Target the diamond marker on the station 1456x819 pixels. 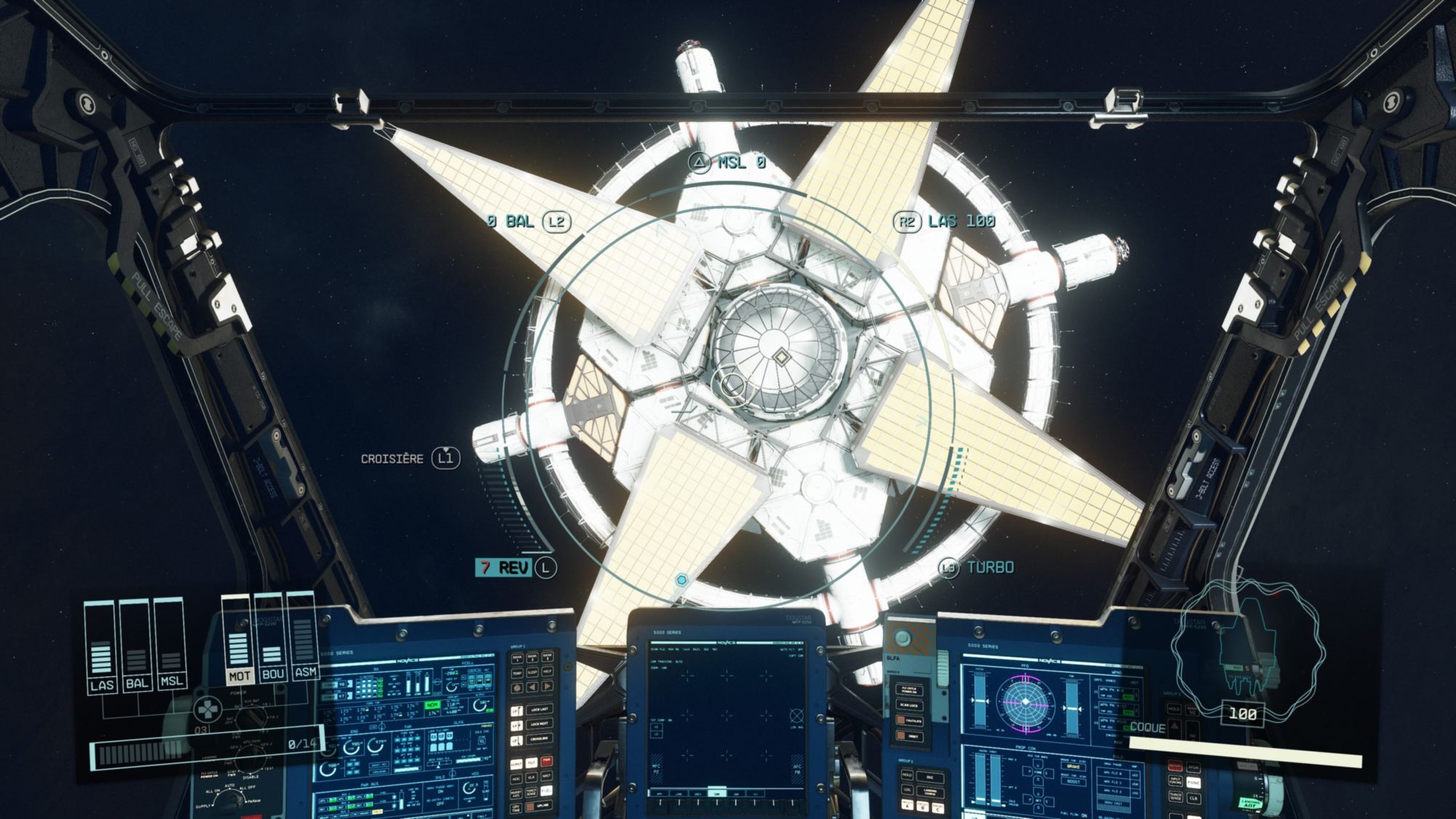click(x=781, y=357)
